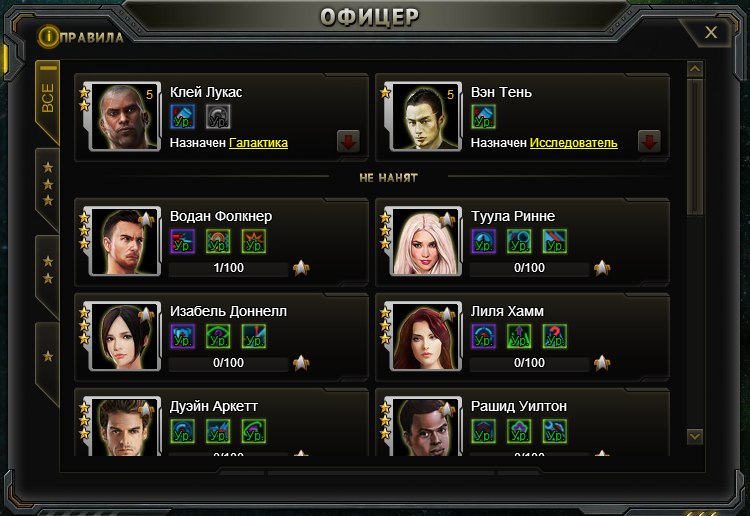
Task: Switch to the two-star officers tab
Action: point(47,272)
